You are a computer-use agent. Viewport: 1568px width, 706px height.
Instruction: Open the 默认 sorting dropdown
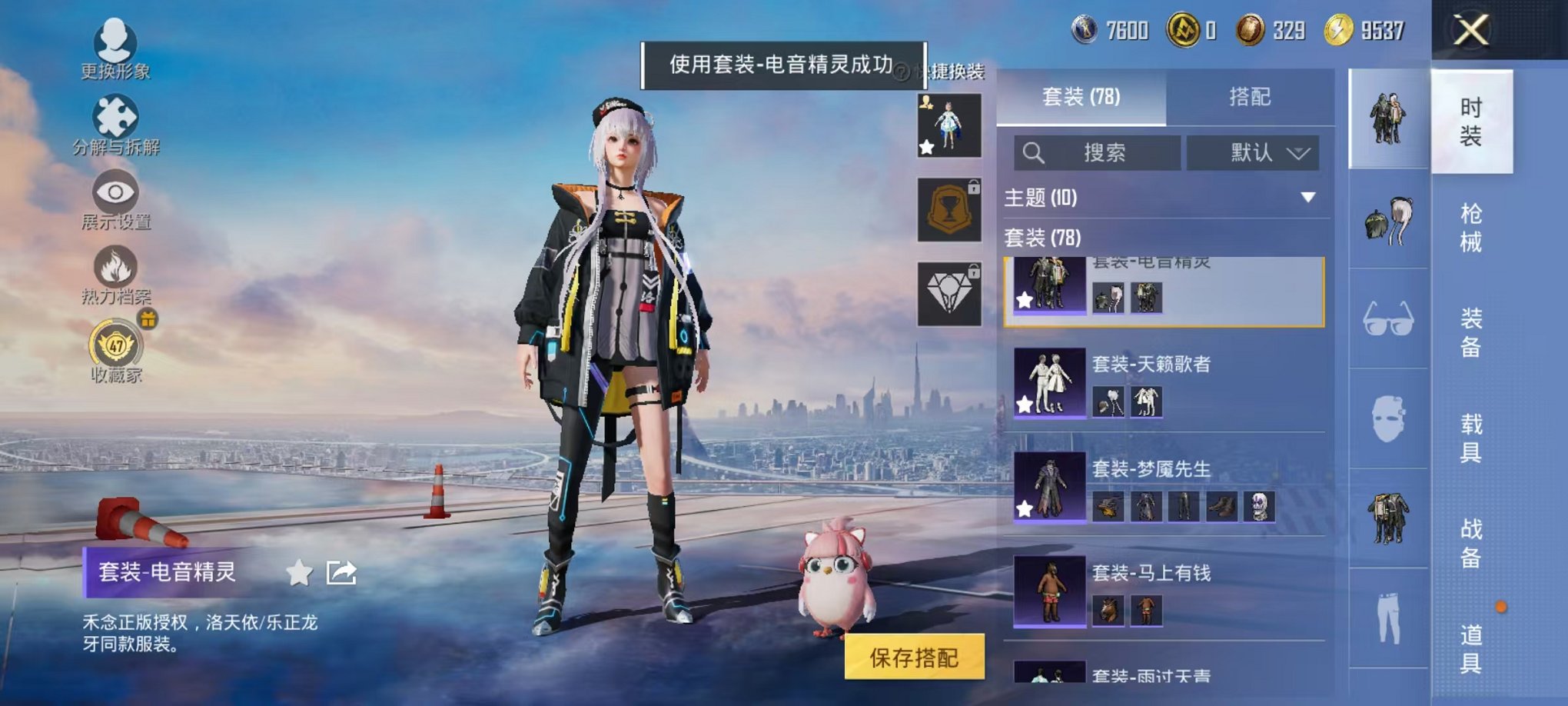1253,152
